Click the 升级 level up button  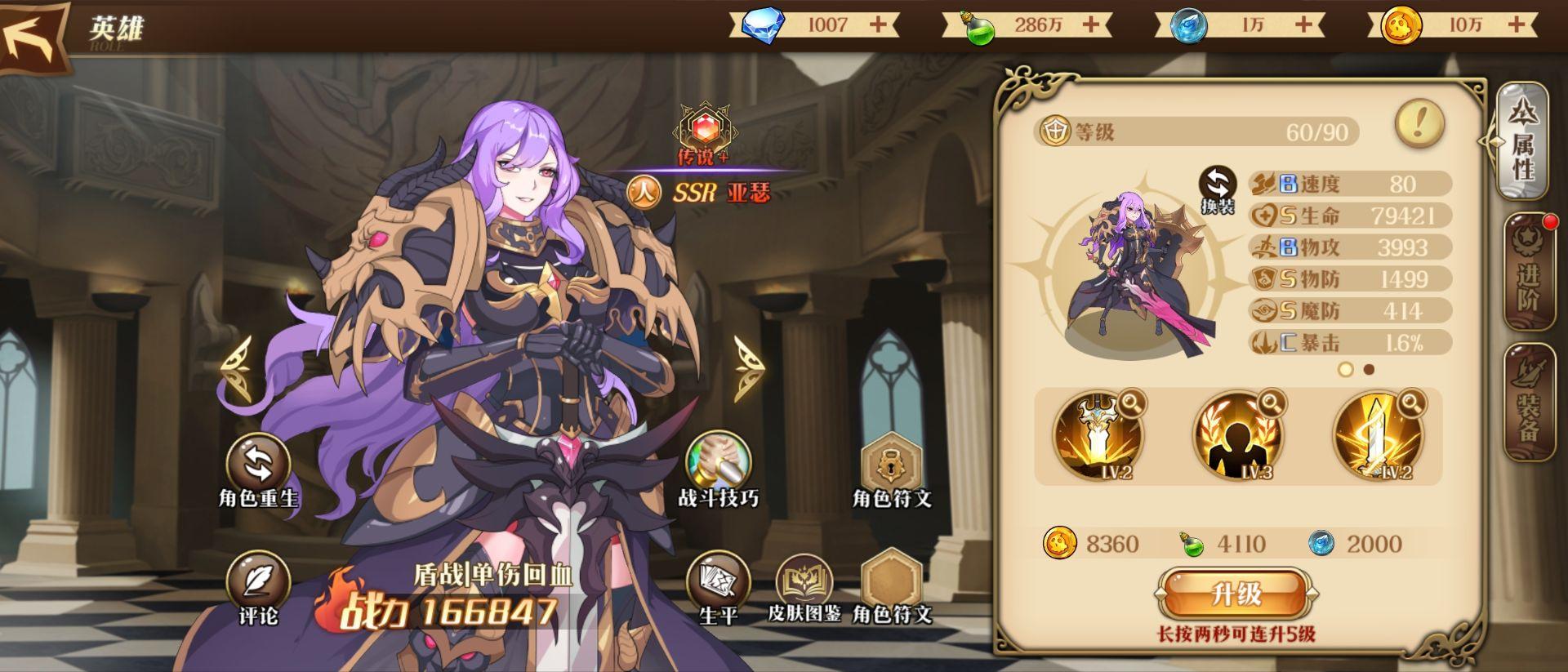tap(1236, 594)
